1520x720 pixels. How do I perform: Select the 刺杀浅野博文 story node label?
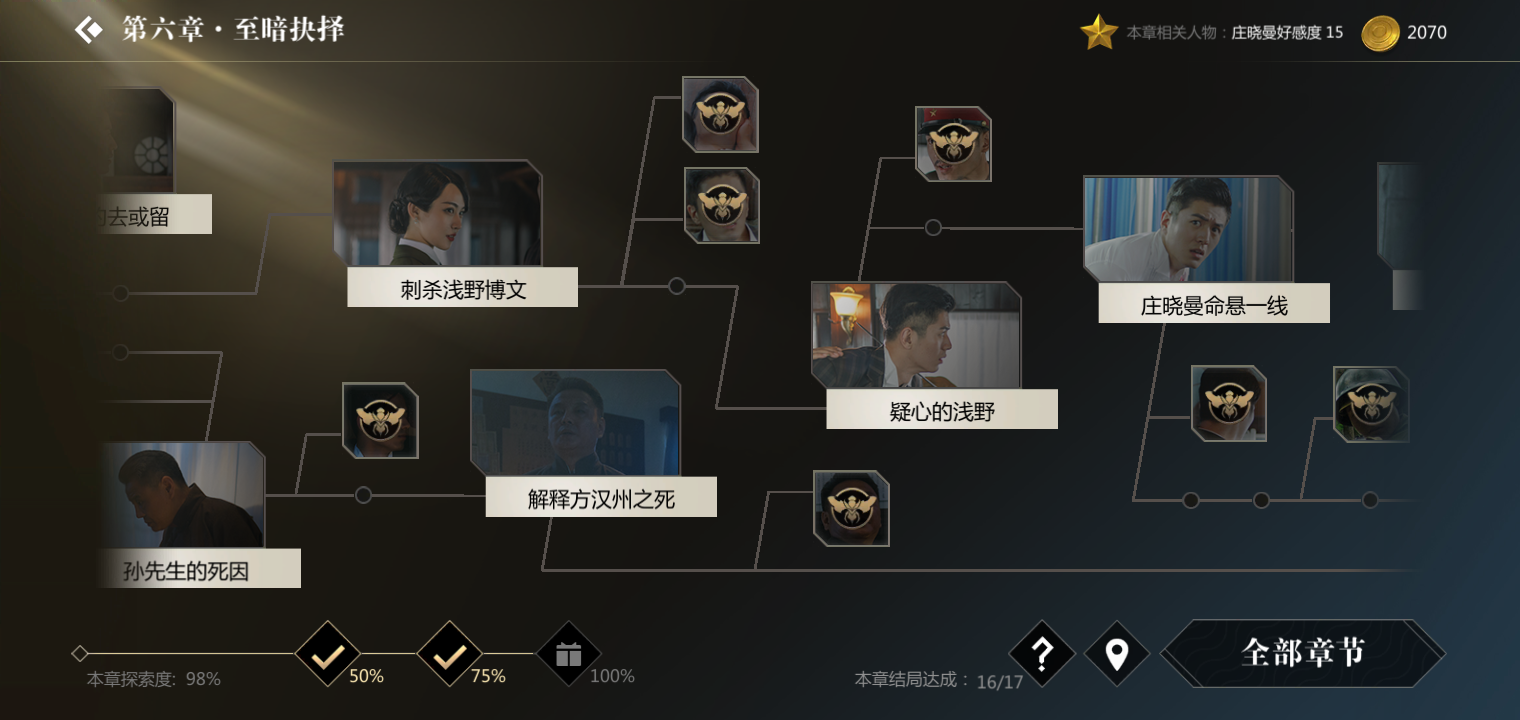click(x=462, y=287)
